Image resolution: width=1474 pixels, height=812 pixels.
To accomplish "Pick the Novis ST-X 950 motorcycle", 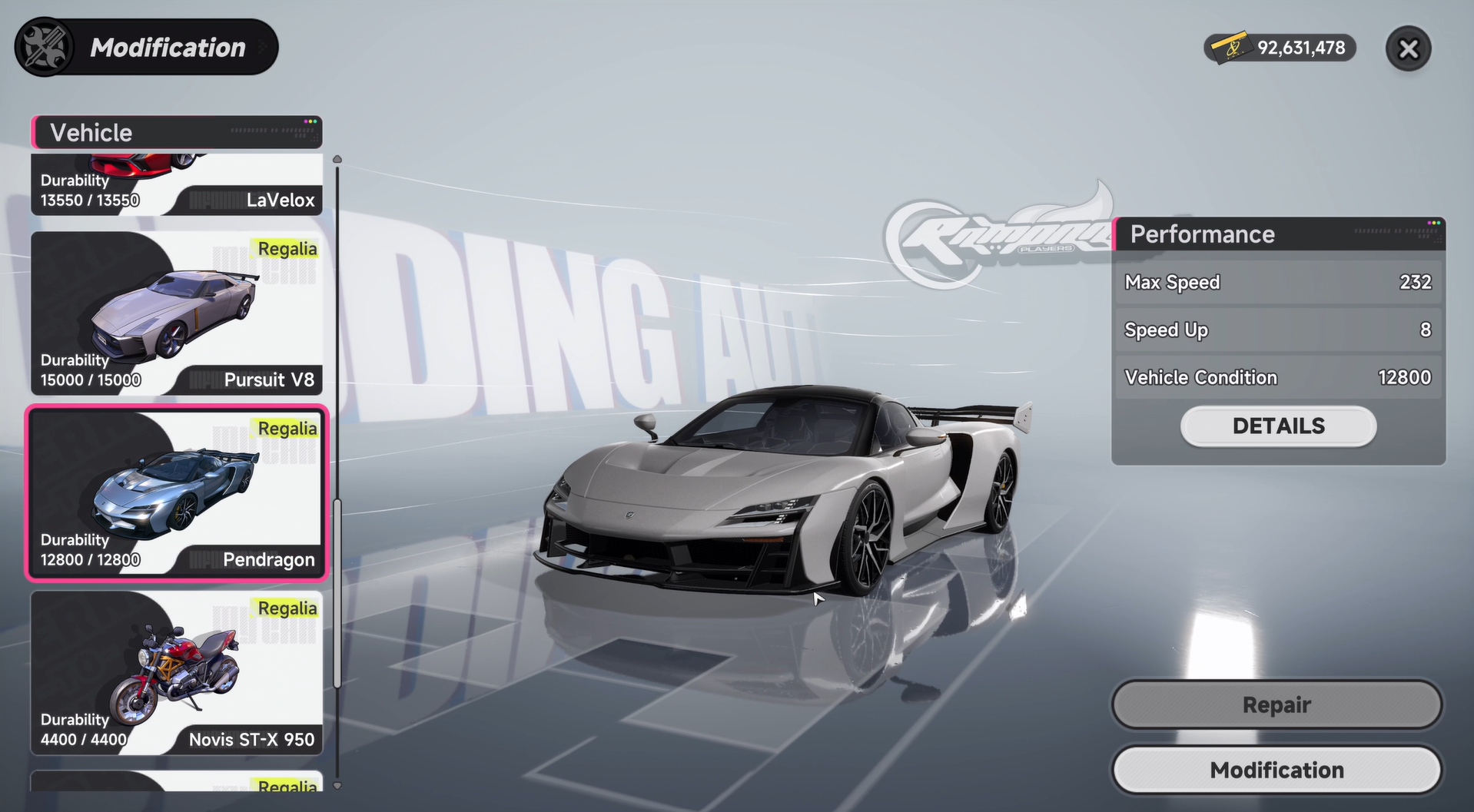I will pyautogui.click(x=176, y=674).
